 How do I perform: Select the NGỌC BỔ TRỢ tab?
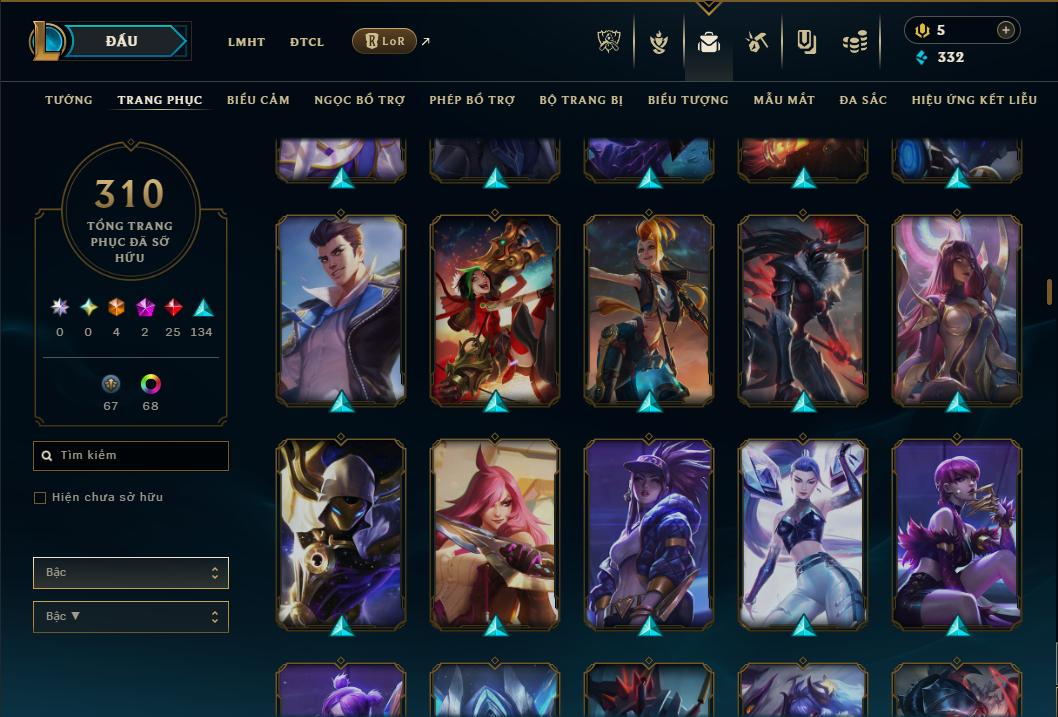coord(359,100)
